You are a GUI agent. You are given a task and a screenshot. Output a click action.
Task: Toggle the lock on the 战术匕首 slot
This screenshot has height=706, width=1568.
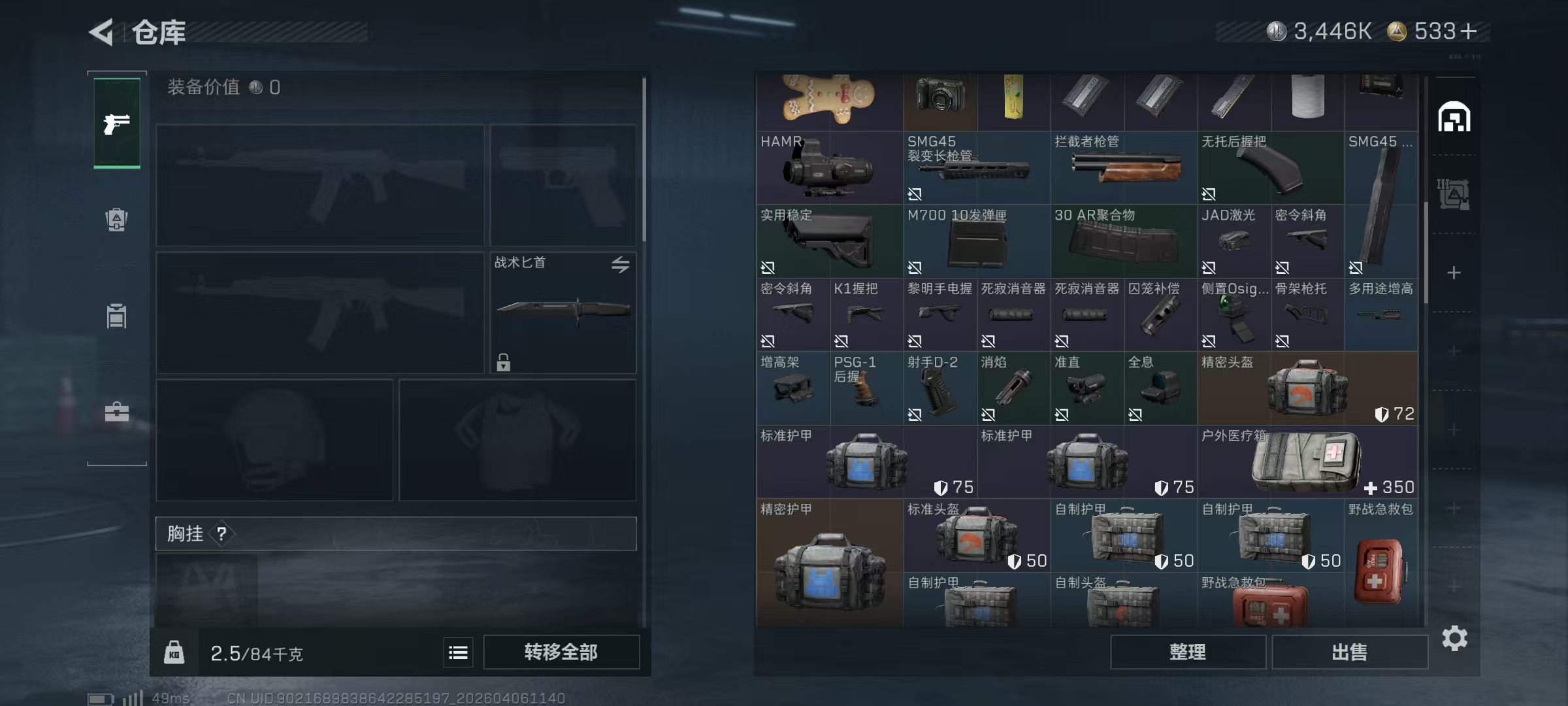(503, 362)
